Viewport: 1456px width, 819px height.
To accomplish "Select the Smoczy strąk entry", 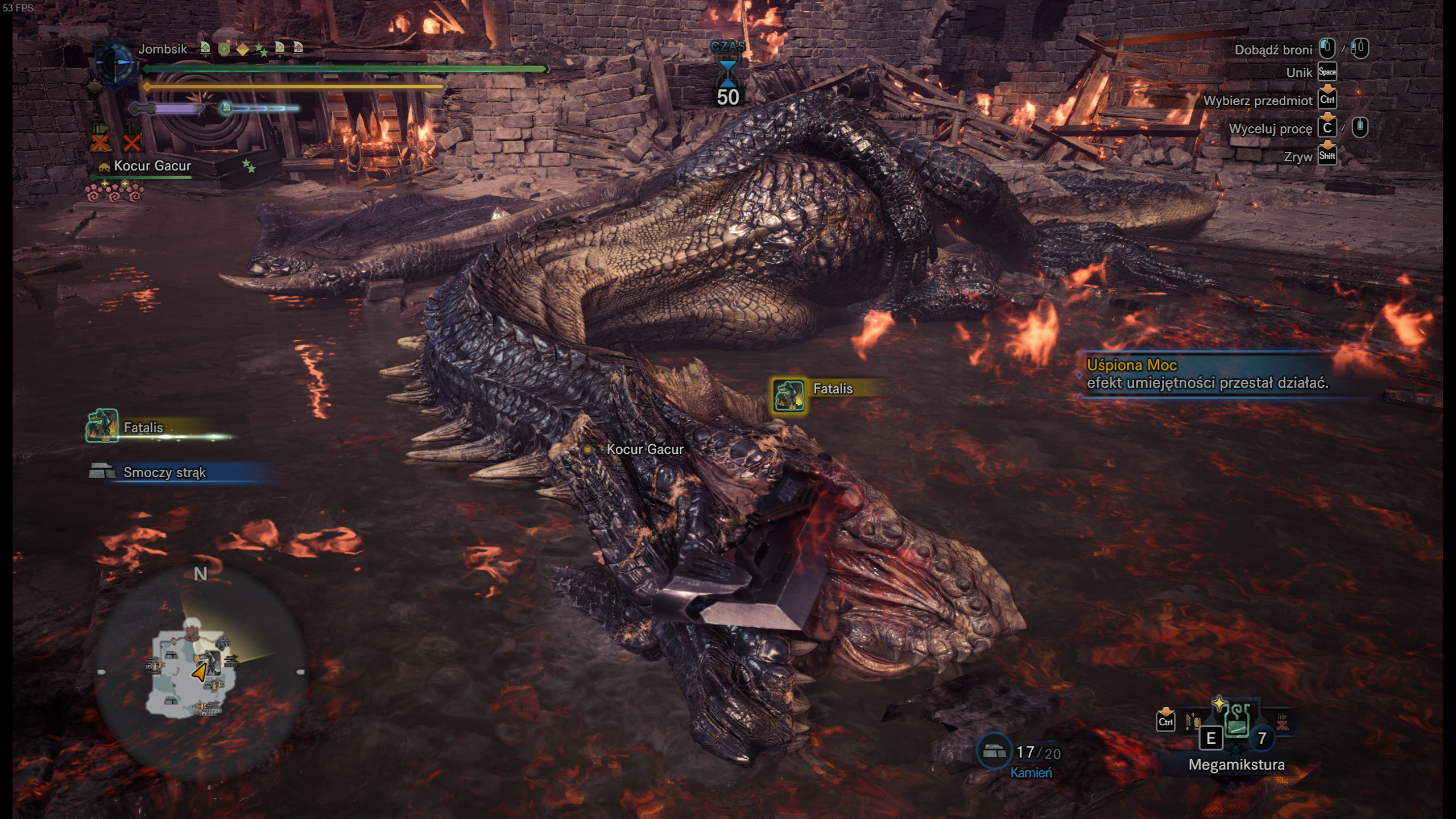I will coord(165,472).
